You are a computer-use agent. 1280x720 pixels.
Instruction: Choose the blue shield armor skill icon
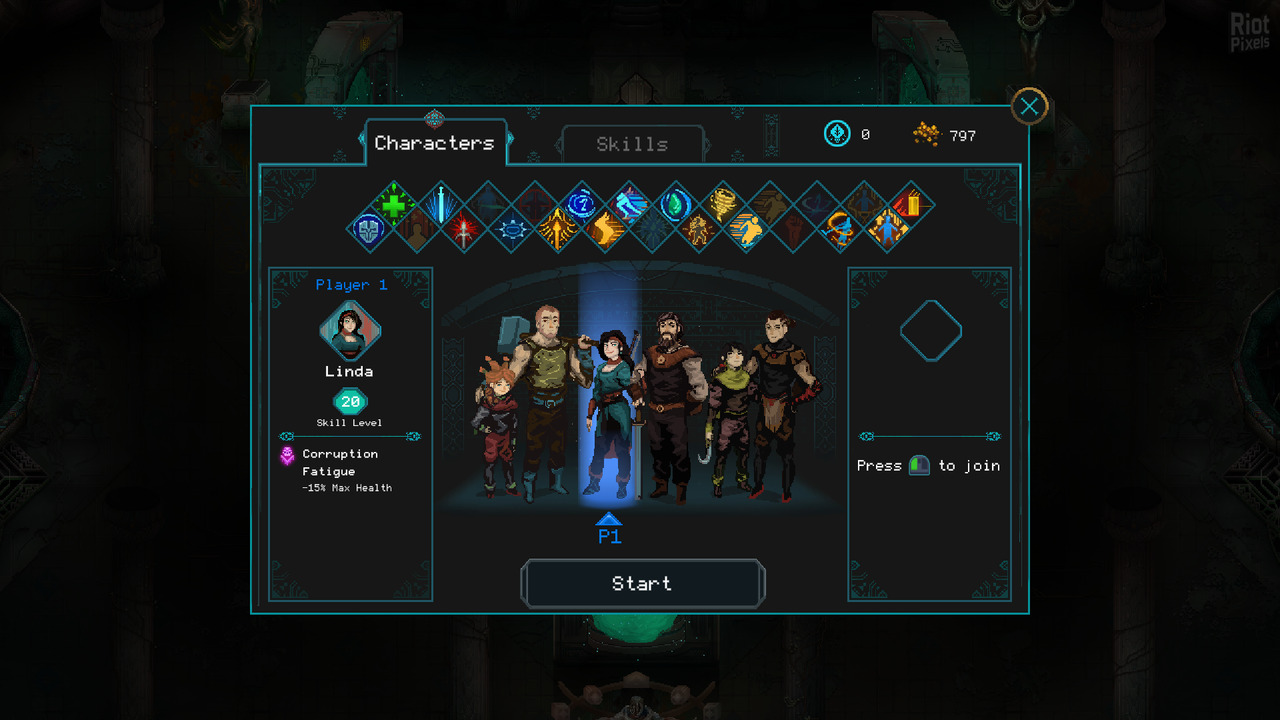pyautogui.click(x=370, y=229)
